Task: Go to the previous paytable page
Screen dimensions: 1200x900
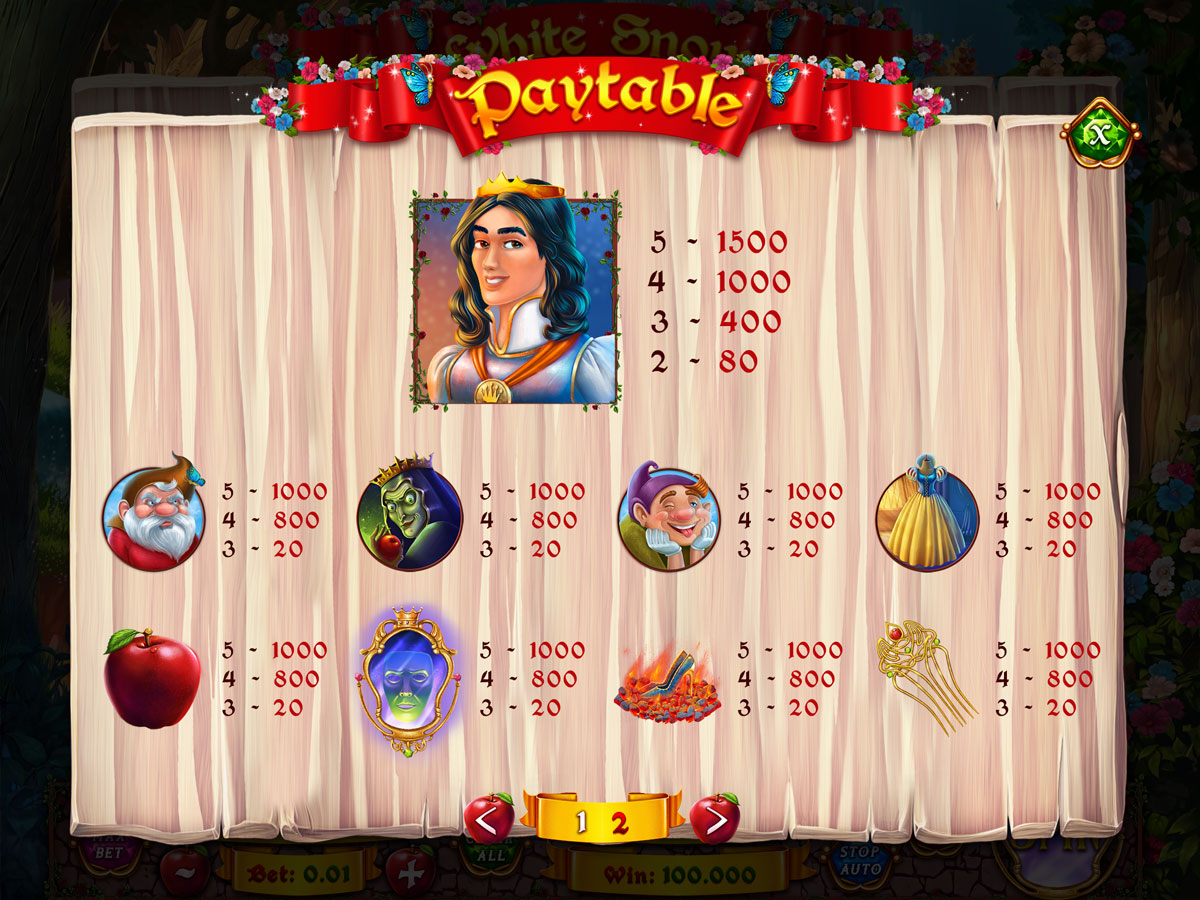Action: 489,820
